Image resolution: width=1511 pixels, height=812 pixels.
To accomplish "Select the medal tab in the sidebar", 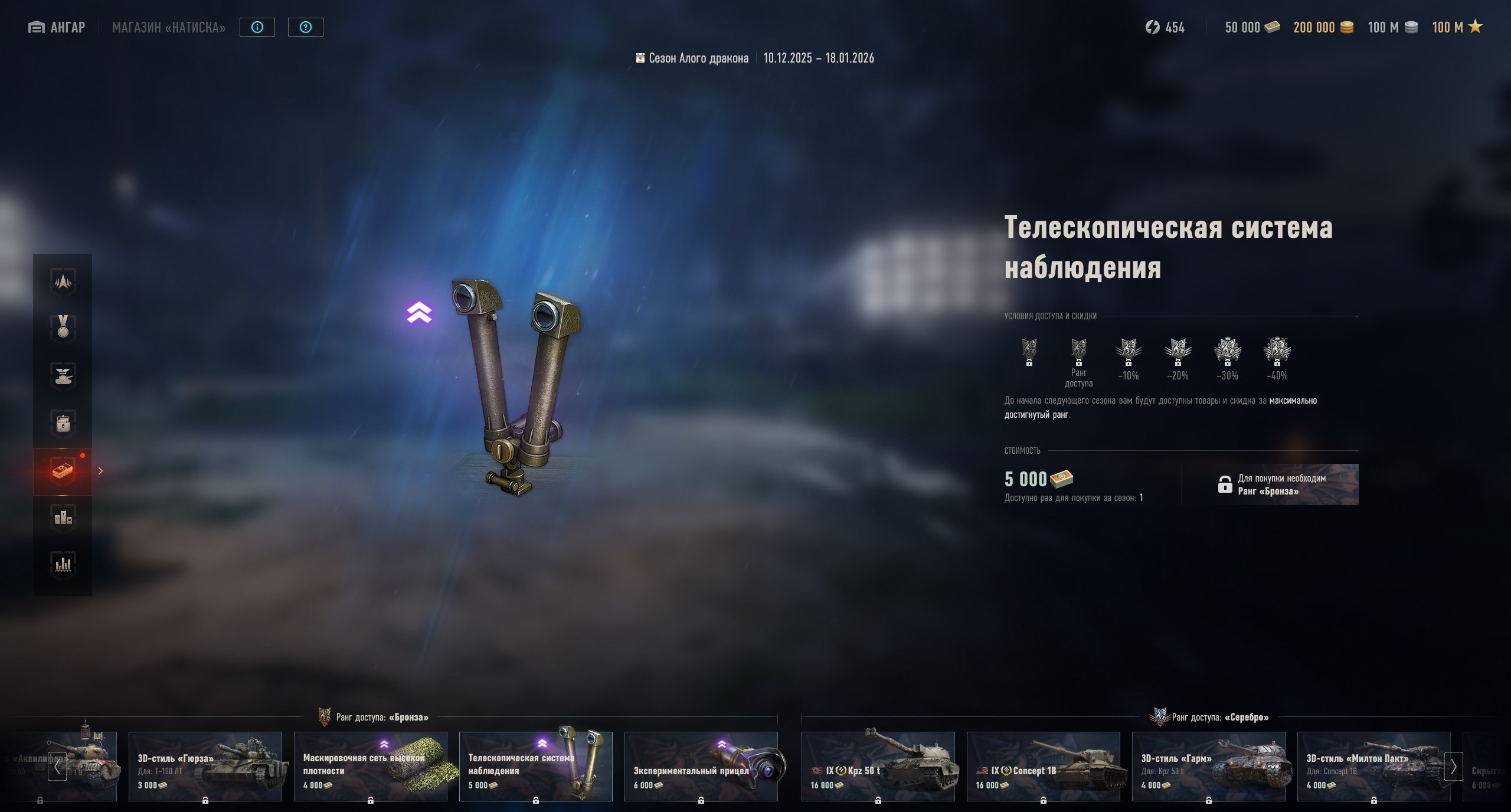I will [63, 327].
